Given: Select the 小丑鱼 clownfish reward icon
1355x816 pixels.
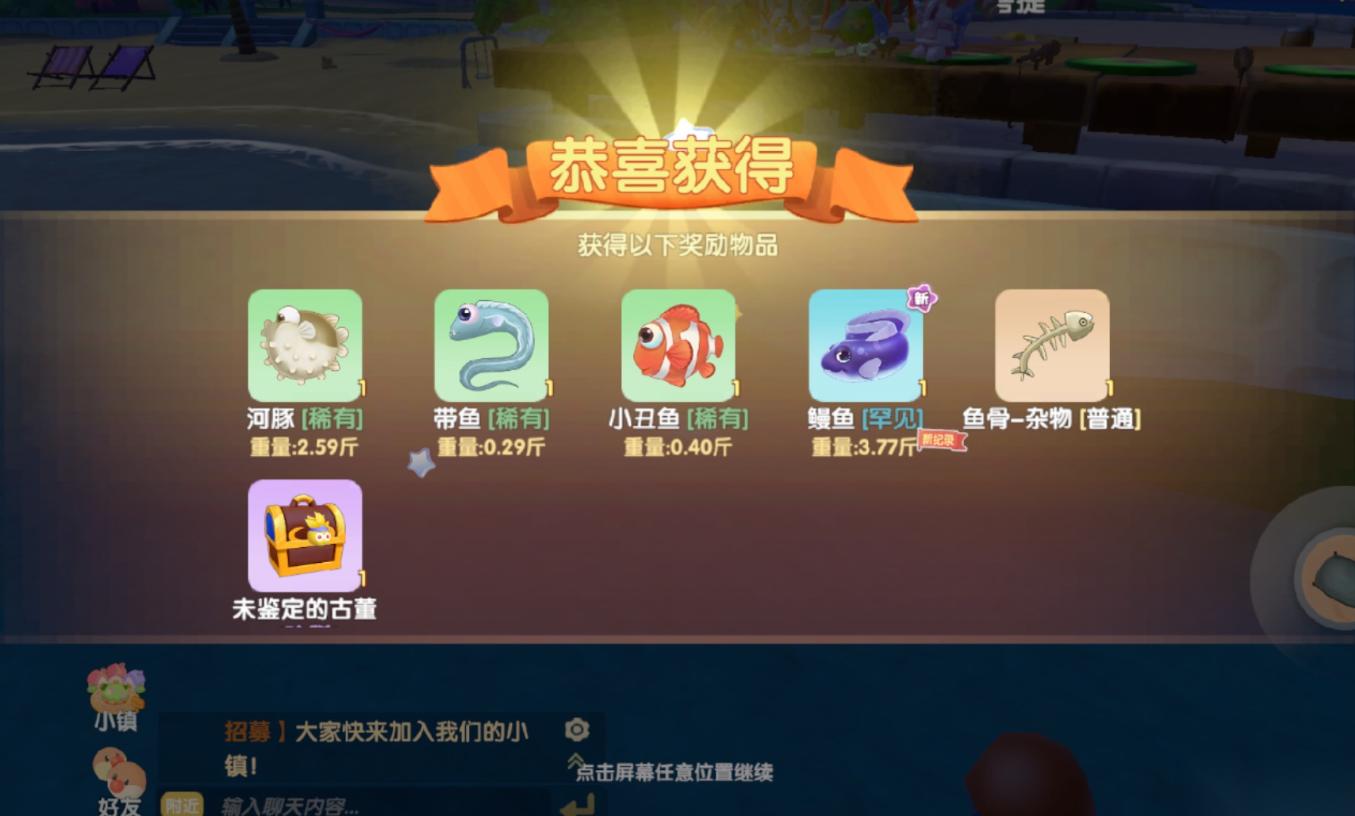Looking at the screenshot, I should (678, 344).
